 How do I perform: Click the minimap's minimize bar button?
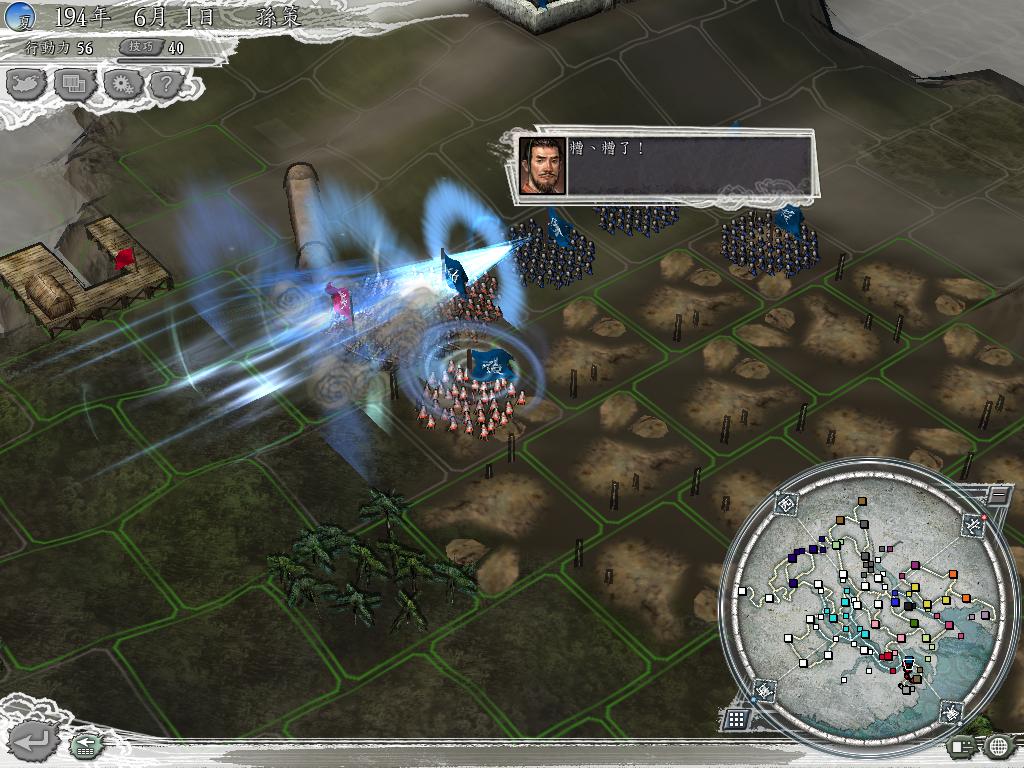tap(998, 492)
